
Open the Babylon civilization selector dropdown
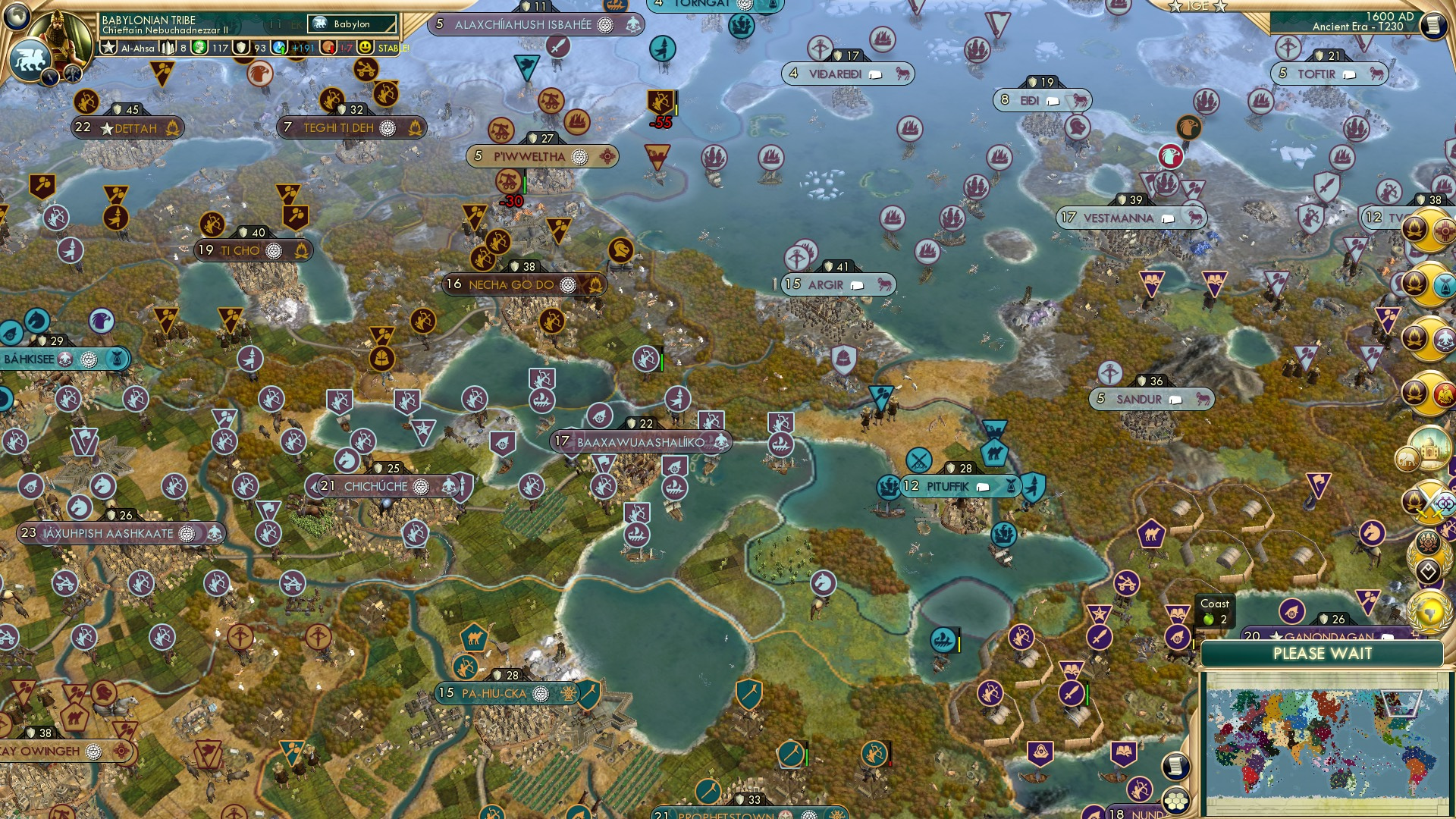tap(350, 24)
